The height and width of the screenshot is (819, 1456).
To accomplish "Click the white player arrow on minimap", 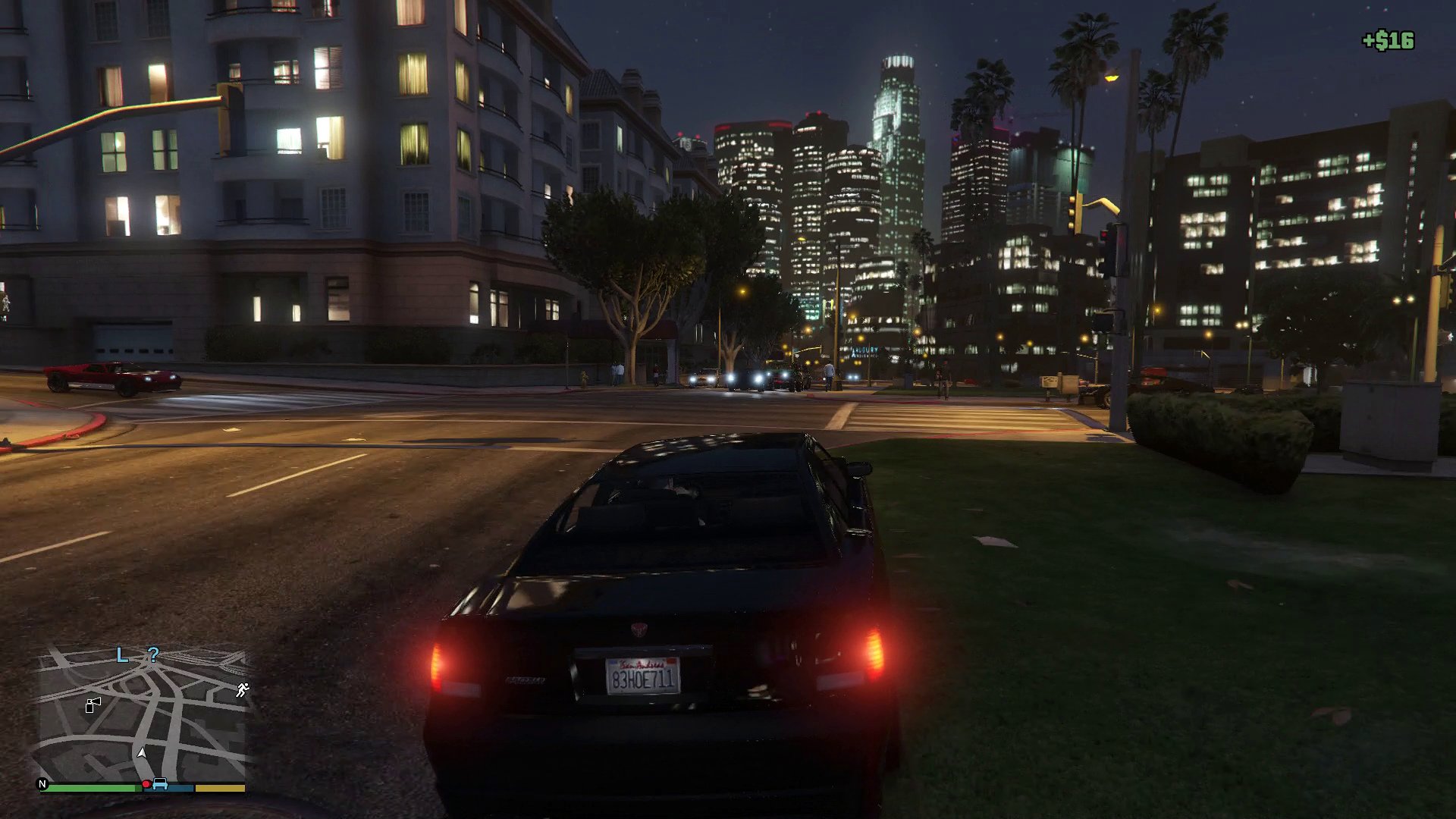I will (142, 754).
